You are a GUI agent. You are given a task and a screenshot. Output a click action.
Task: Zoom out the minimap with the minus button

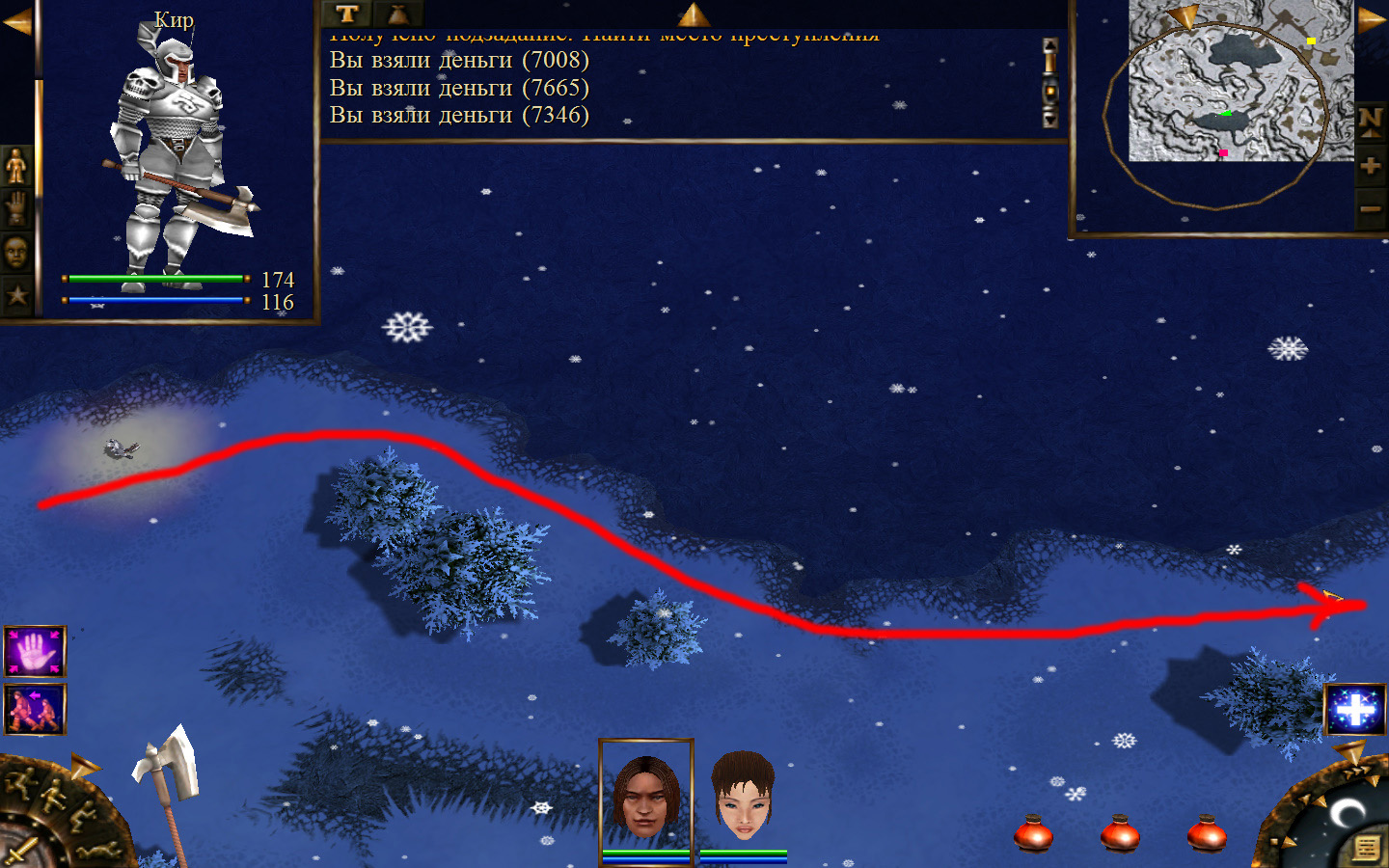tap(1371, 207)
